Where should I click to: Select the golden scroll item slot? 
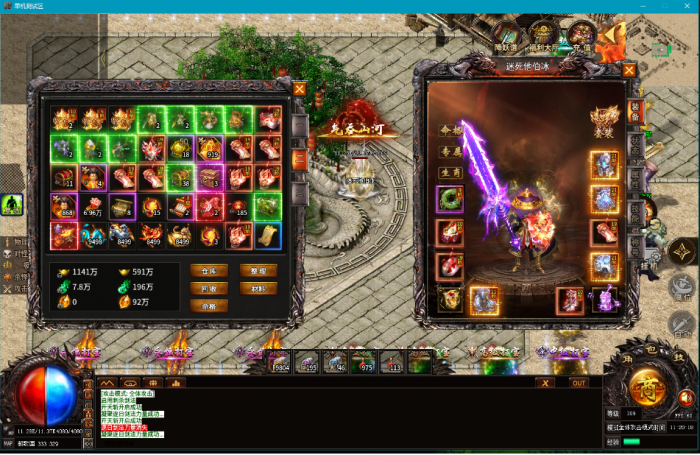pos(268,236)
